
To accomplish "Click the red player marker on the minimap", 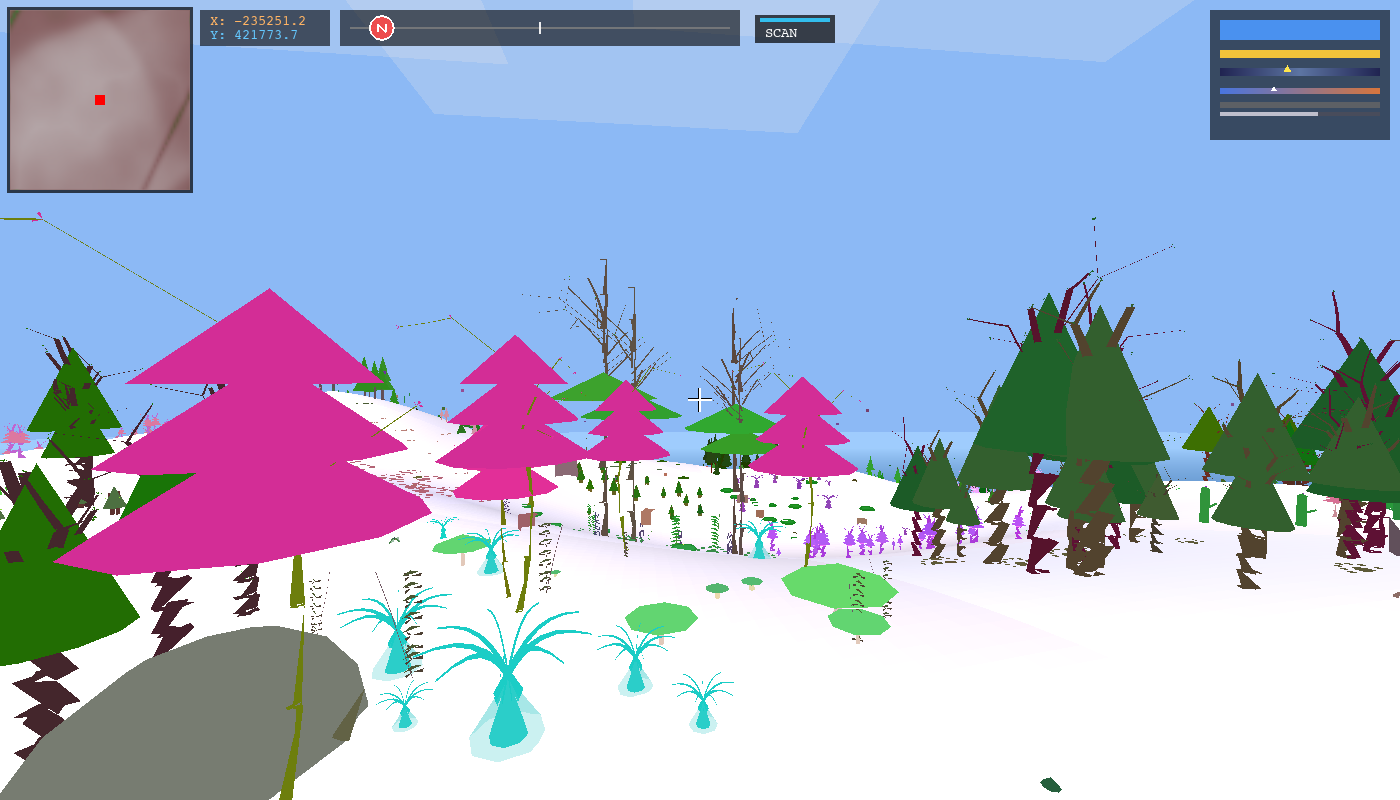I will click(98, 100).
